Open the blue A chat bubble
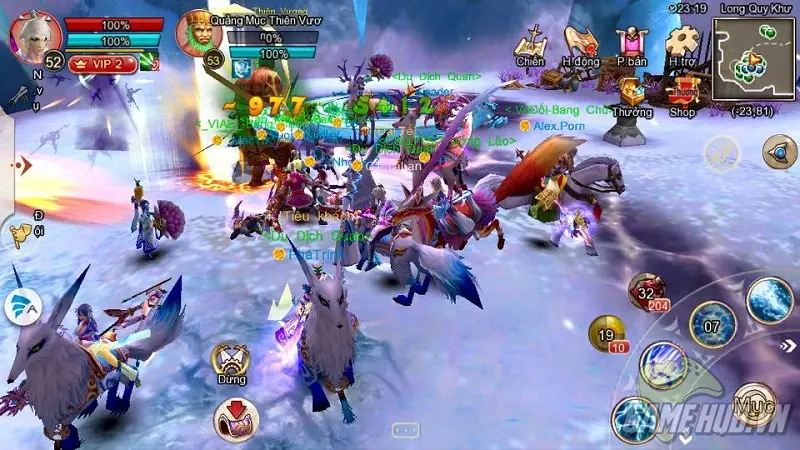The height and width of the screenshot is (450, 800). click(x=22, y=306)
